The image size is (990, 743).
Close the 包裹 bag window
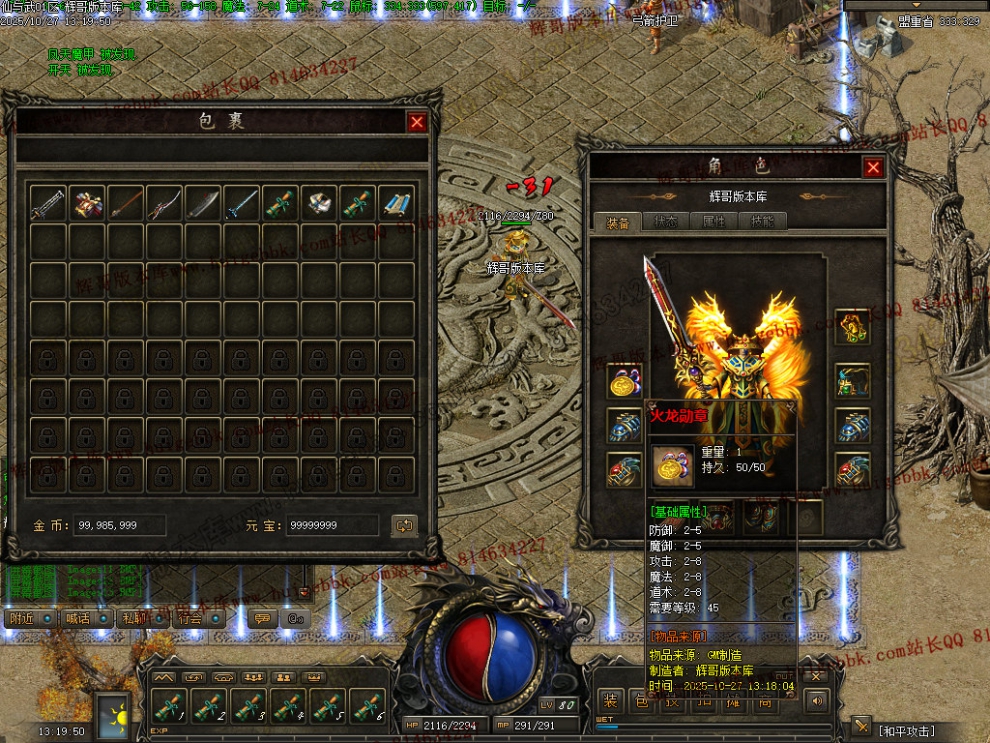pyautogui.click(x=417, y=122)
